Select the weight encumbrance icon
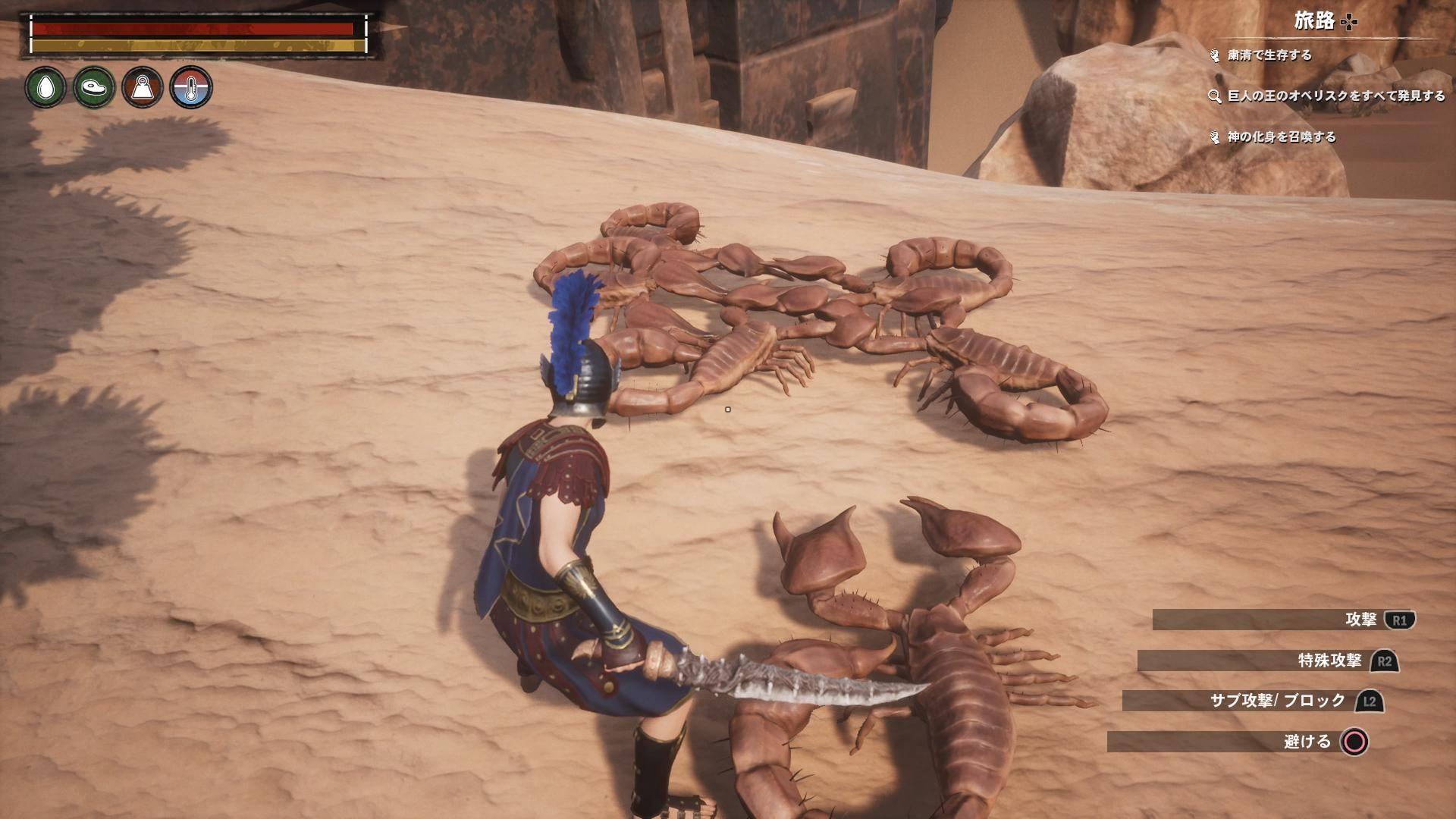Screen dimensions: 1456x819 pos(143,87)
